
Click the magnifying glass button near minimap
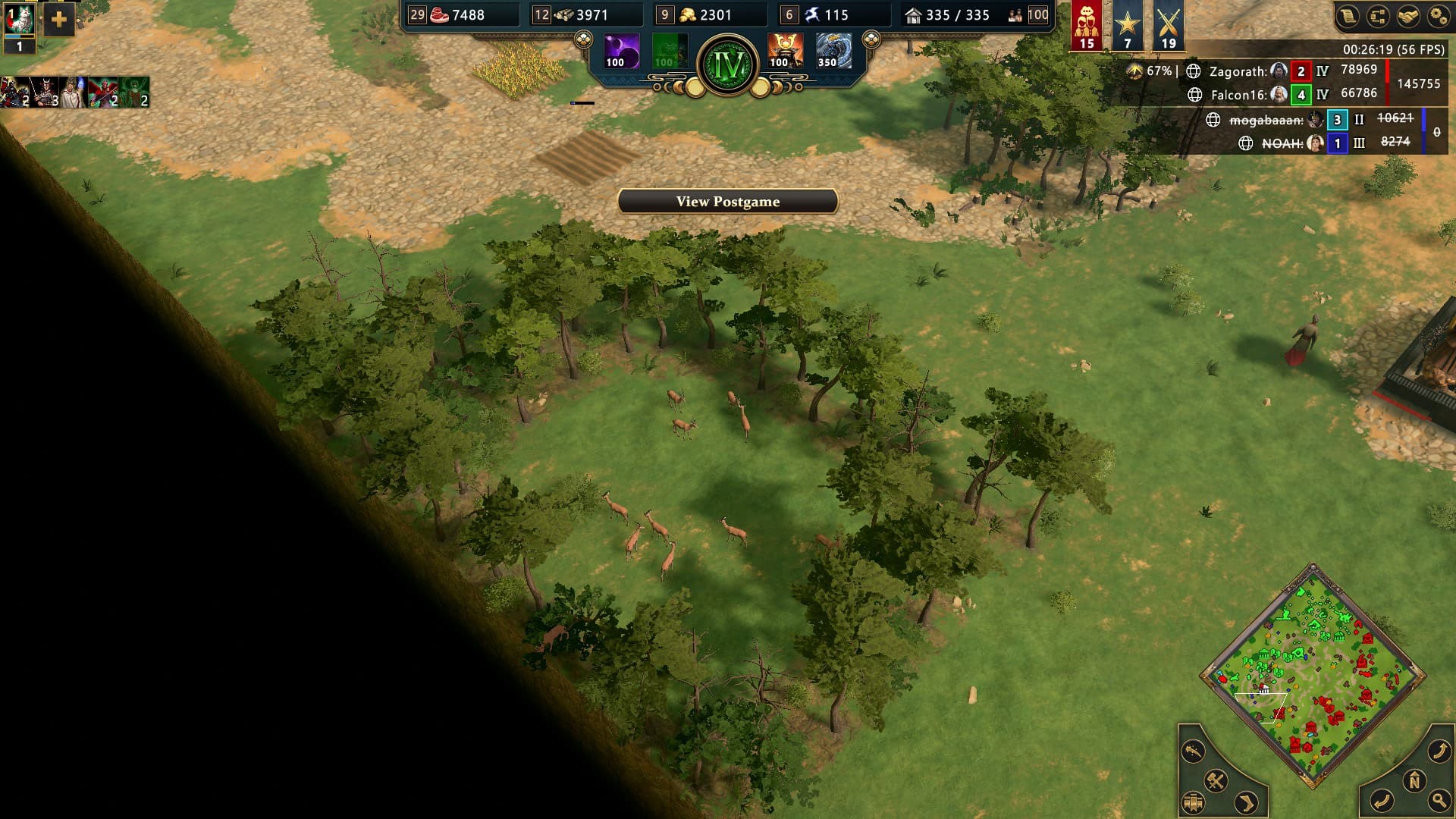tap(1439, 800)
